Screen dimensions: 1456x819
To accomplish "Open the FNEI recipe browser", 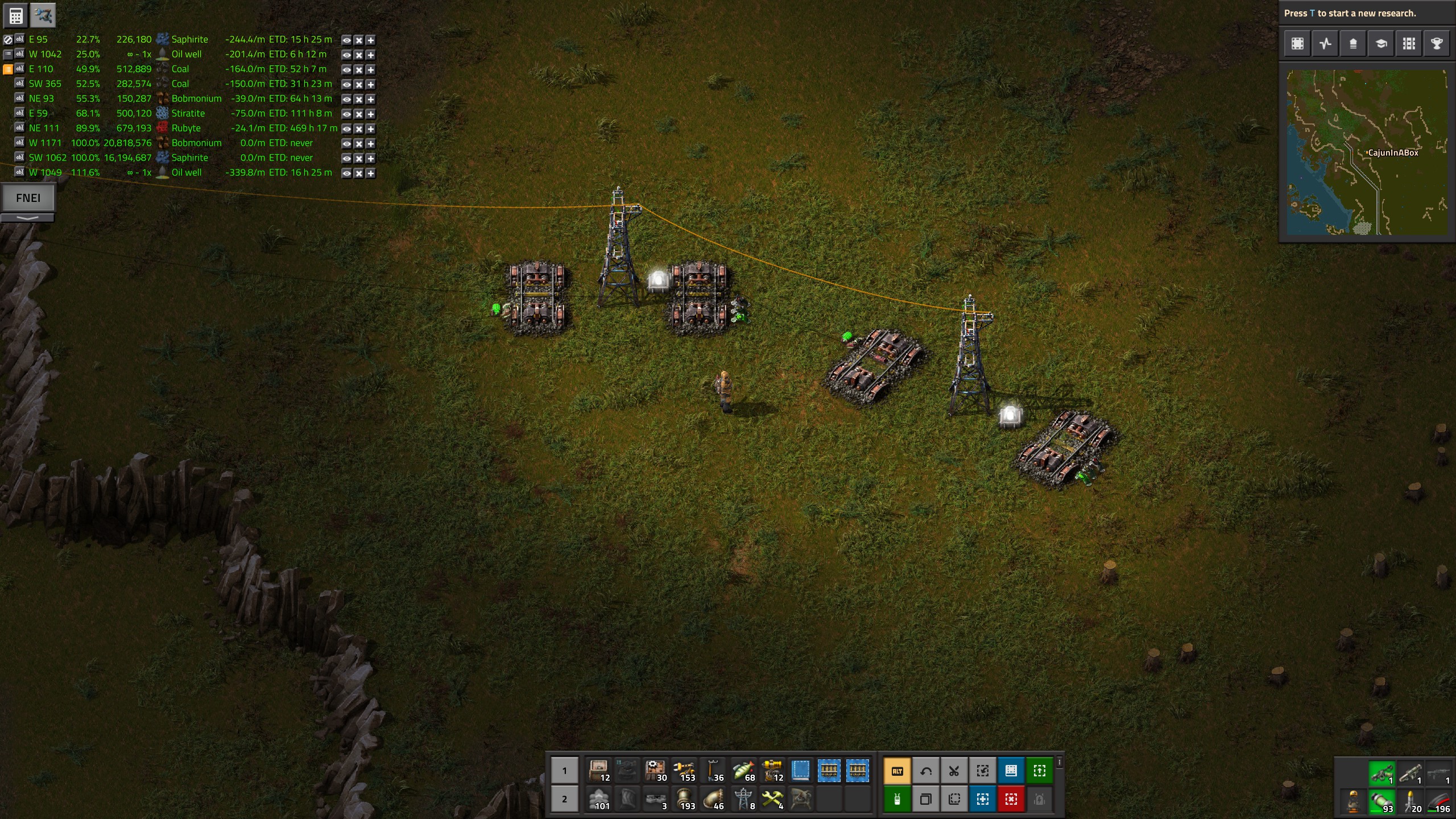I will [x=28, y=198].
